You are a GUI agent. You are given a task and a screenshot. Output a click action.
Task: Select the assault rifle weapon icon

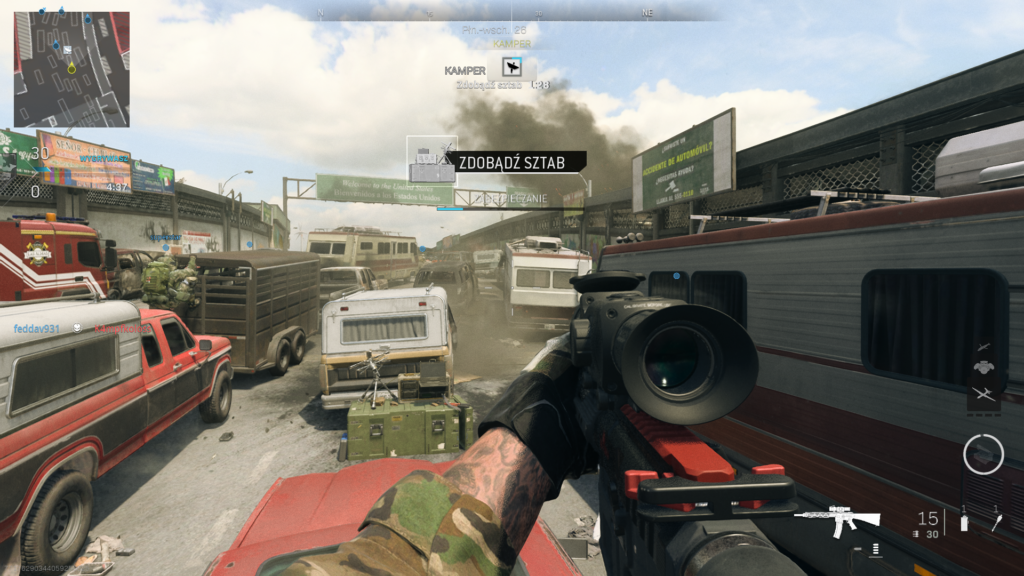[x=836, y=519]
